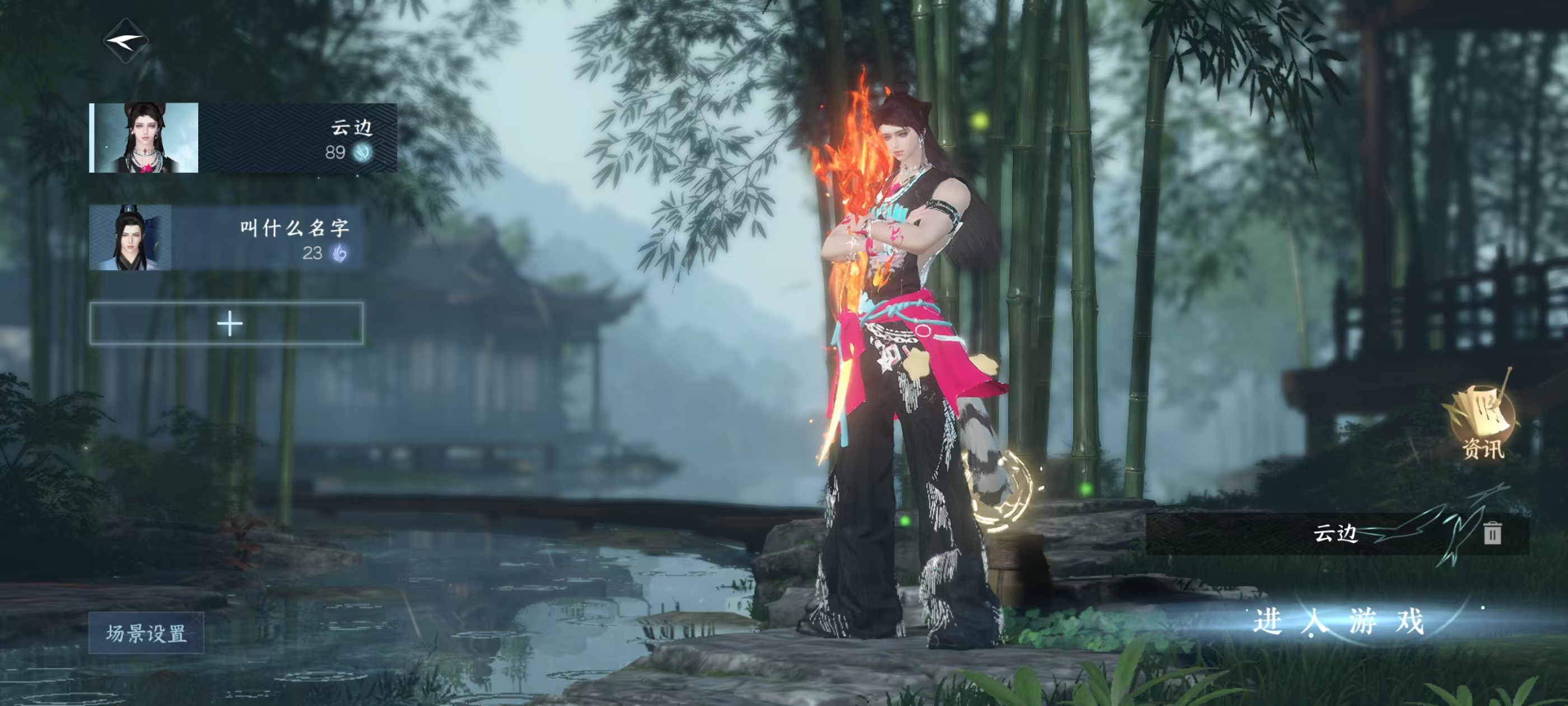Choose the character 叫什么名字
Screen dimensions: 1568x706
point(226,238)
